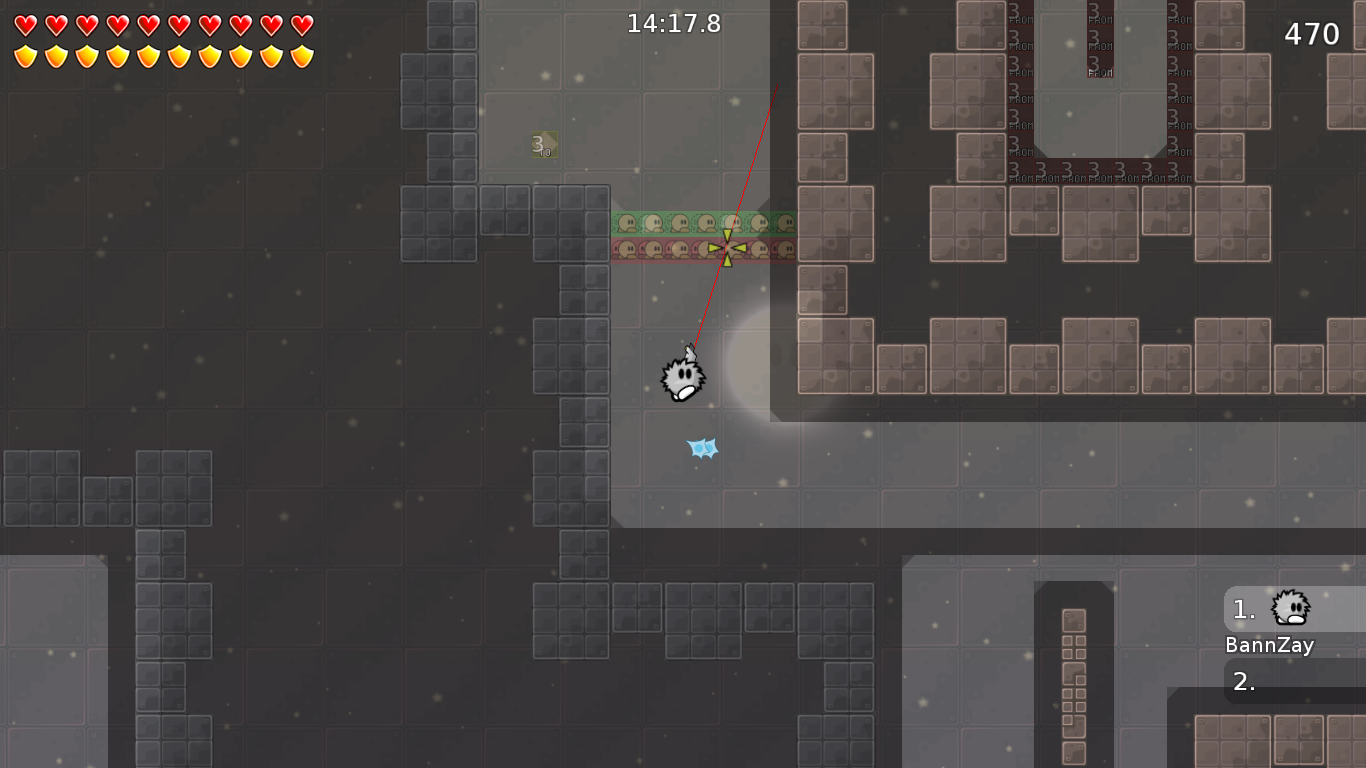Click your fluffy tee character
The width and height of the screenshot is (1366, 768).
pos(683,378)
